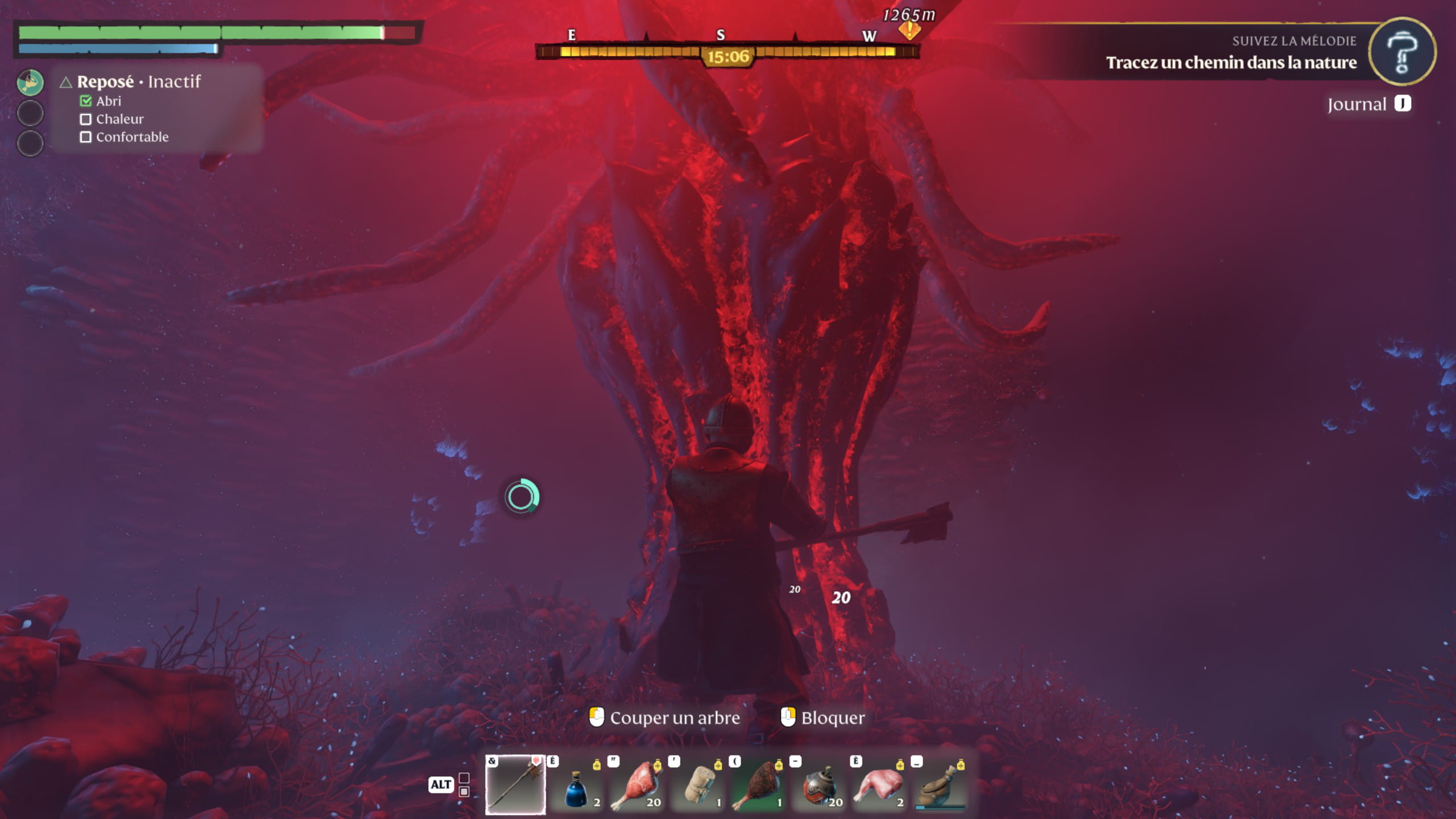Click the quest marker on the compass
Viewport: 1456px width, 819px height.
coord(909,30)
